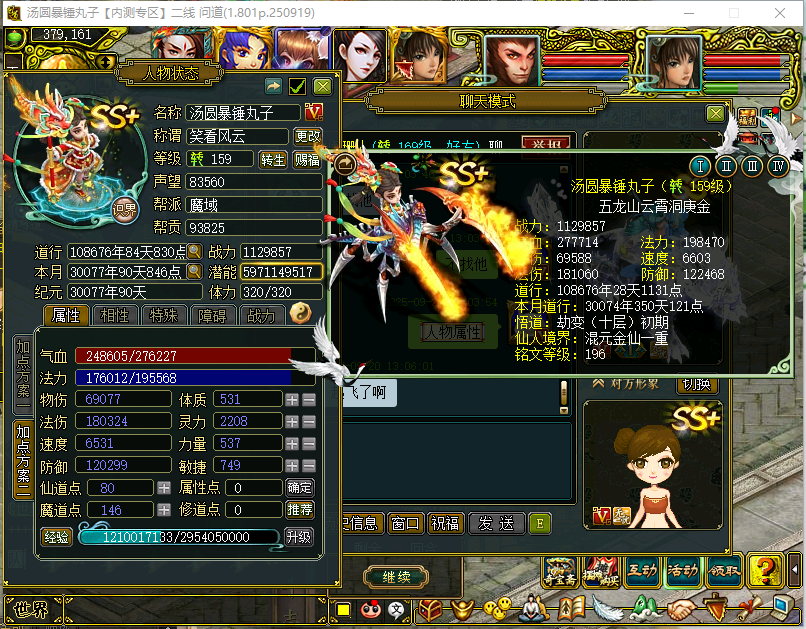Confirm attribute points with 确定
This screenshot has width=806, height=629.
tap(299, 488)
